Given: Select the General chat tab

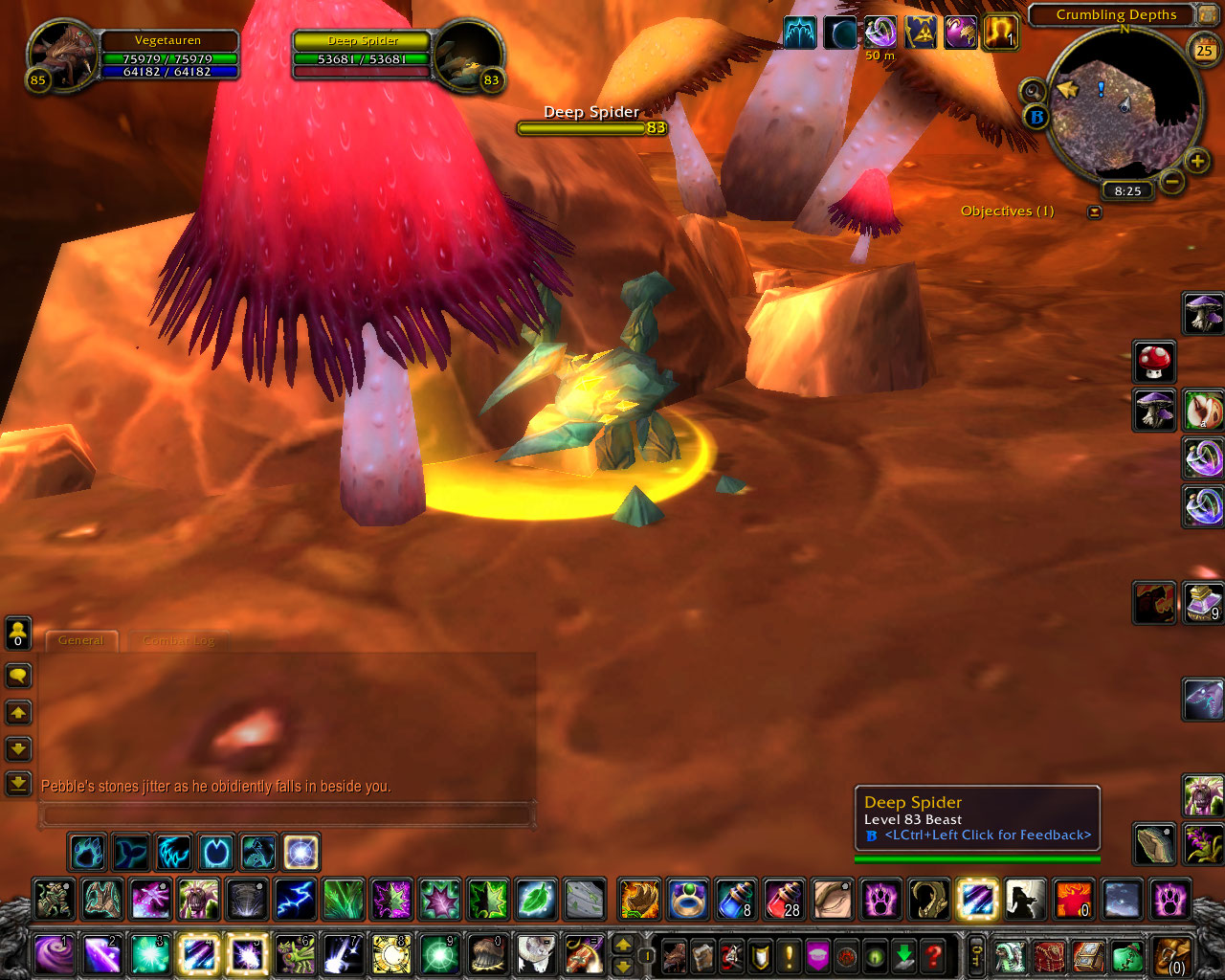Looking at the screenshot, I should tap(81, 640).
